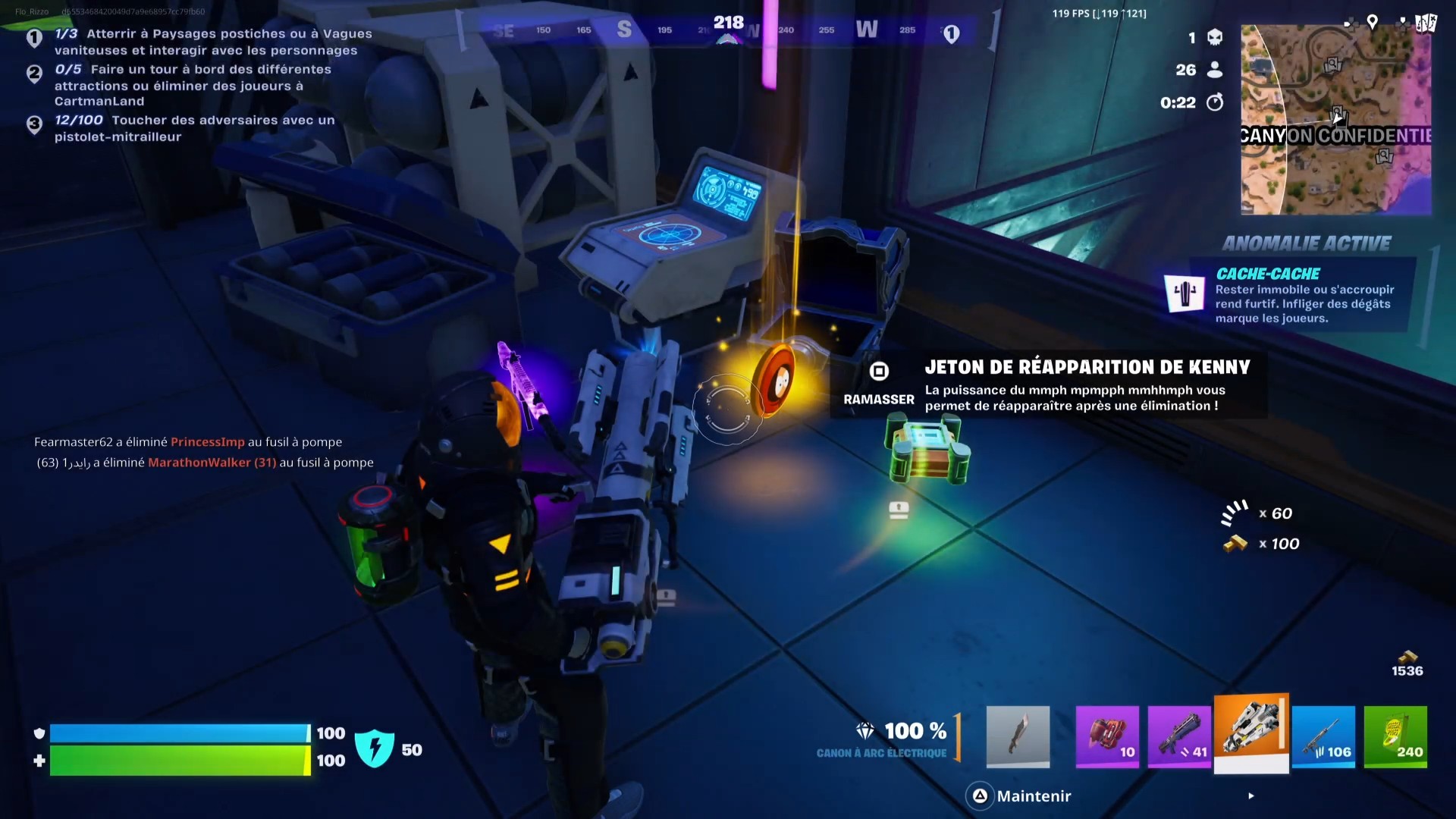The image size is (1456, 819).
Task: Open the full map via the minimap
Action: coord(1335,119)
